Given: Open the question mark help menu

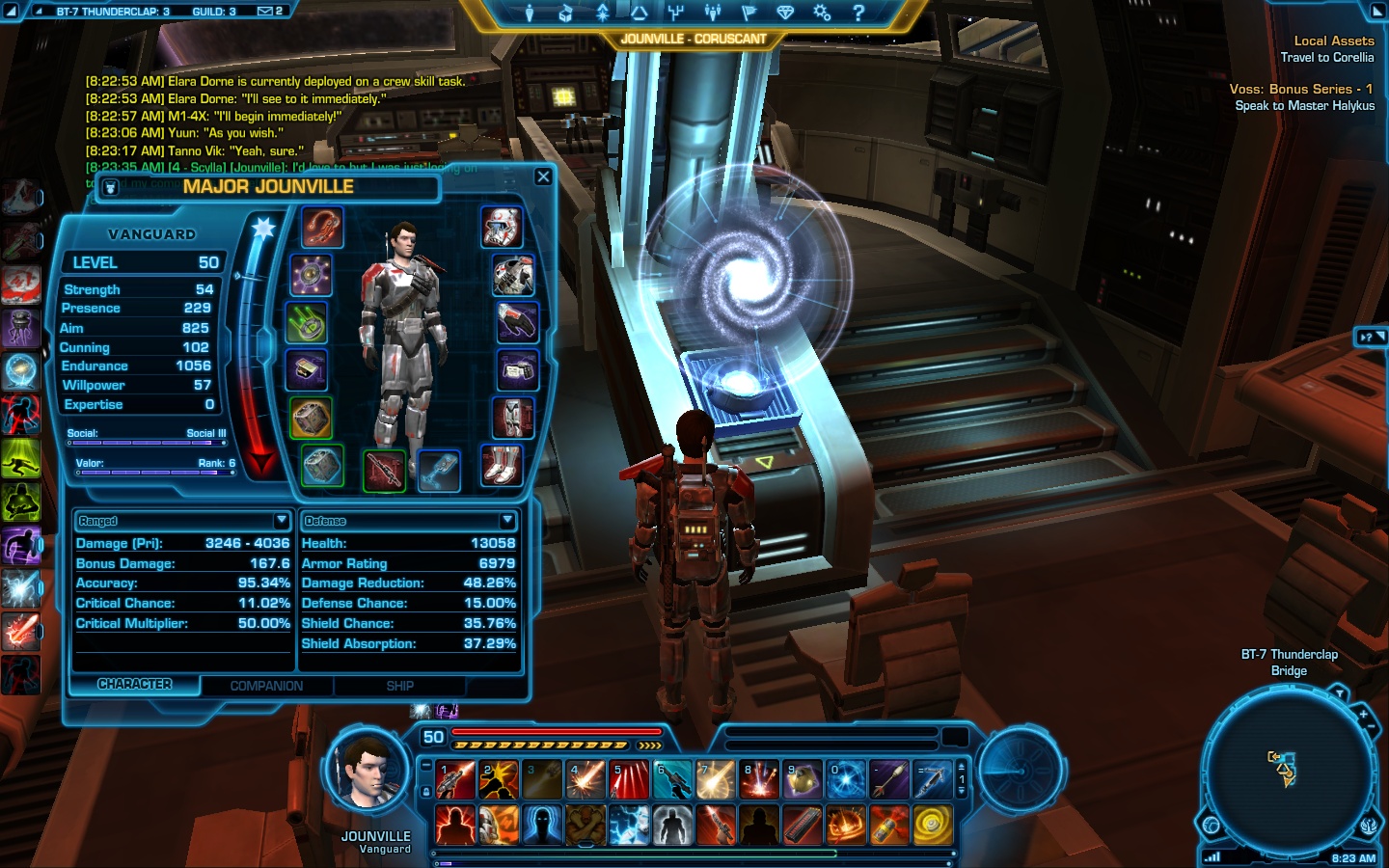Looking at the screenshot, I should click(858, 13).
